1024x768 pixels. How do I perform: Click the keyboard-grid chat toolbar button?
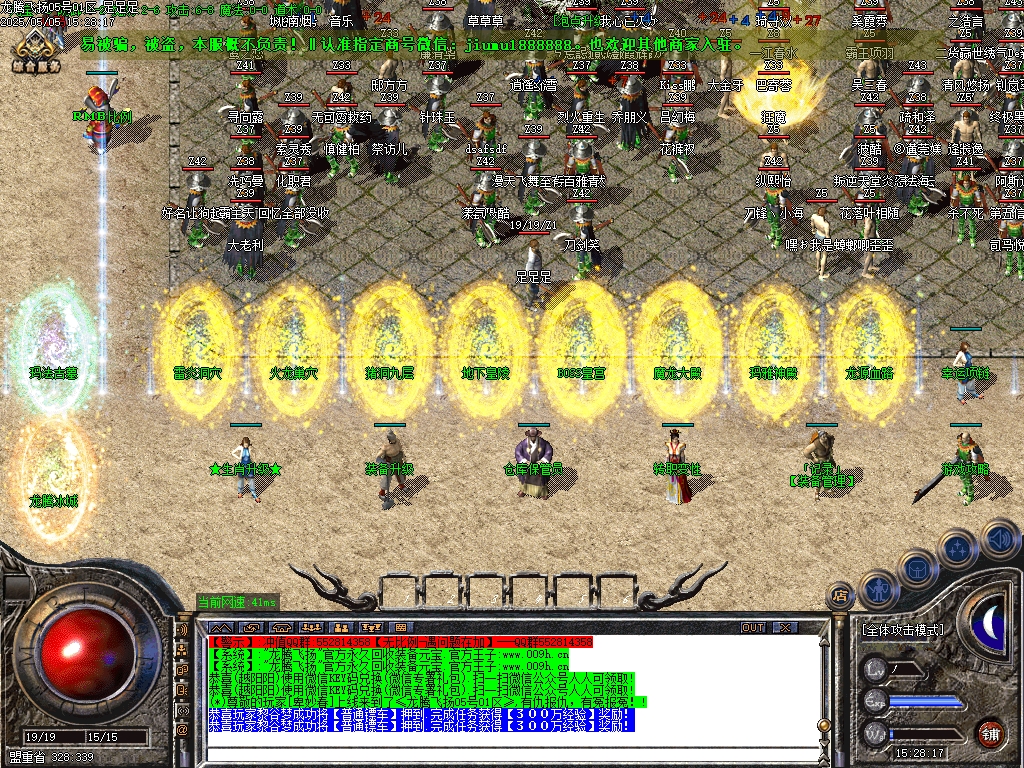click(400, 627)
